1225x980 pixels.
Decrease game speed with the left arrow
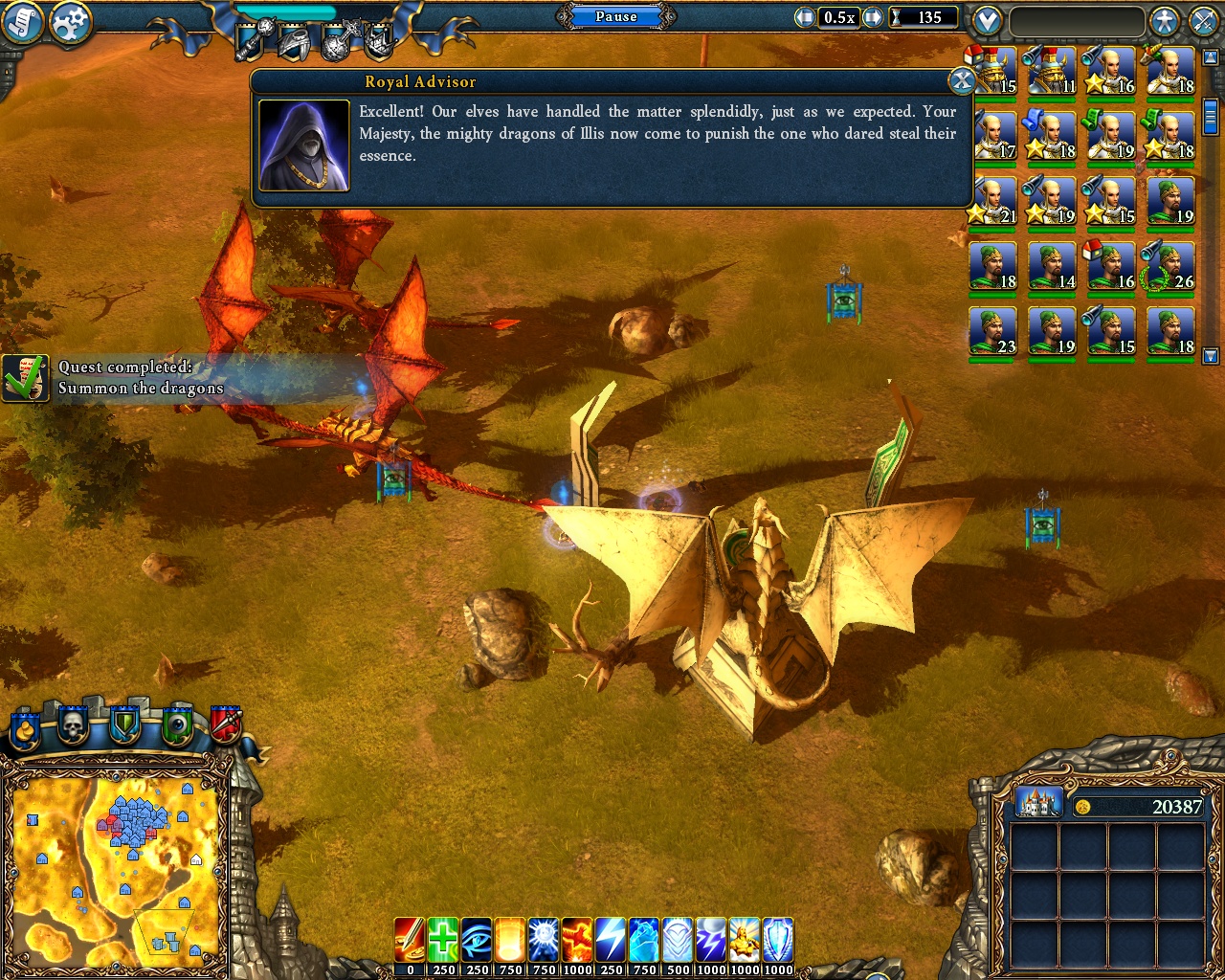pos(805,17)
